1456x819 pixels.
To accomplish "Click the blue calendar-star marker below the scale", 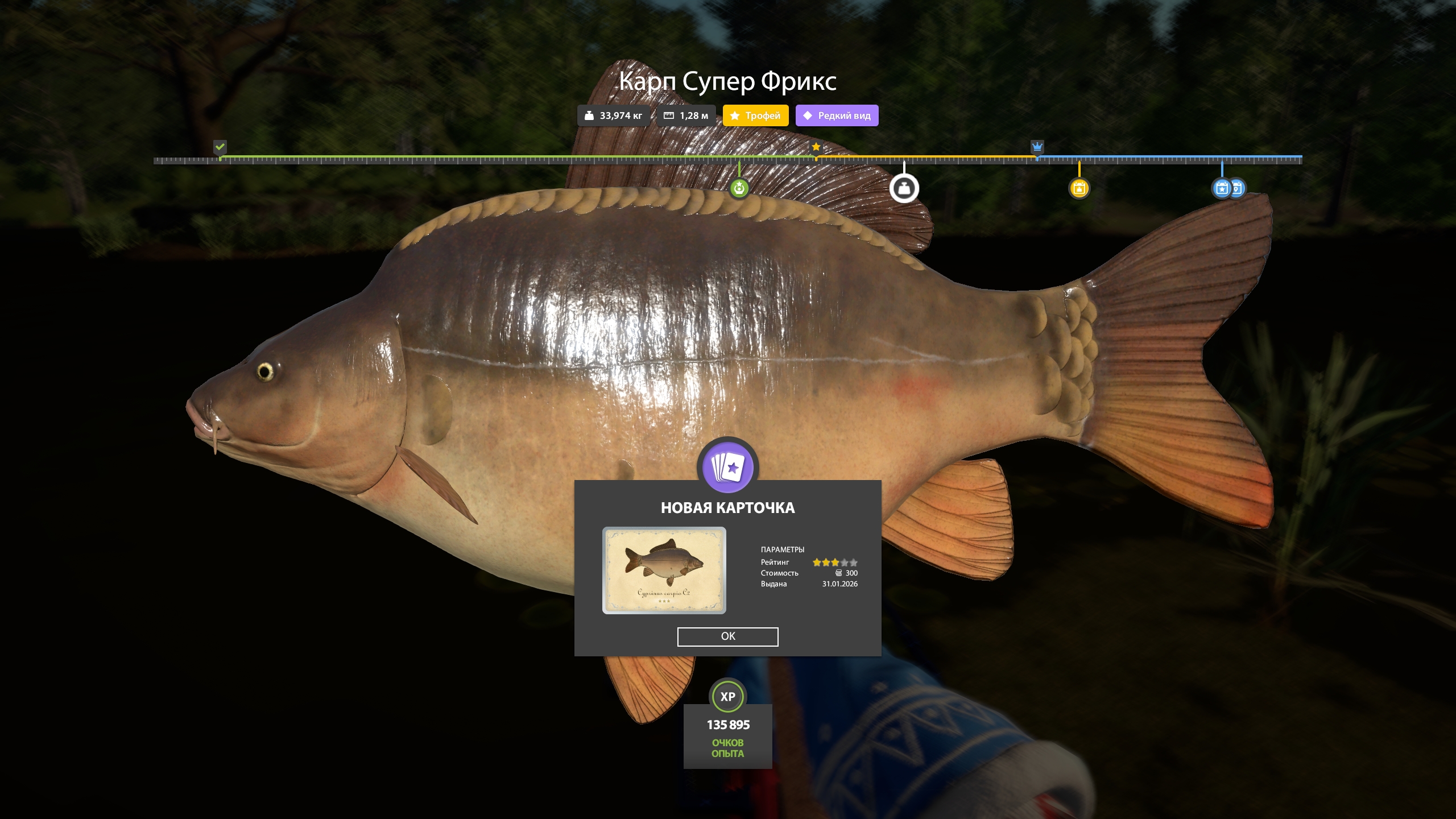I will tap(1221, 188).
